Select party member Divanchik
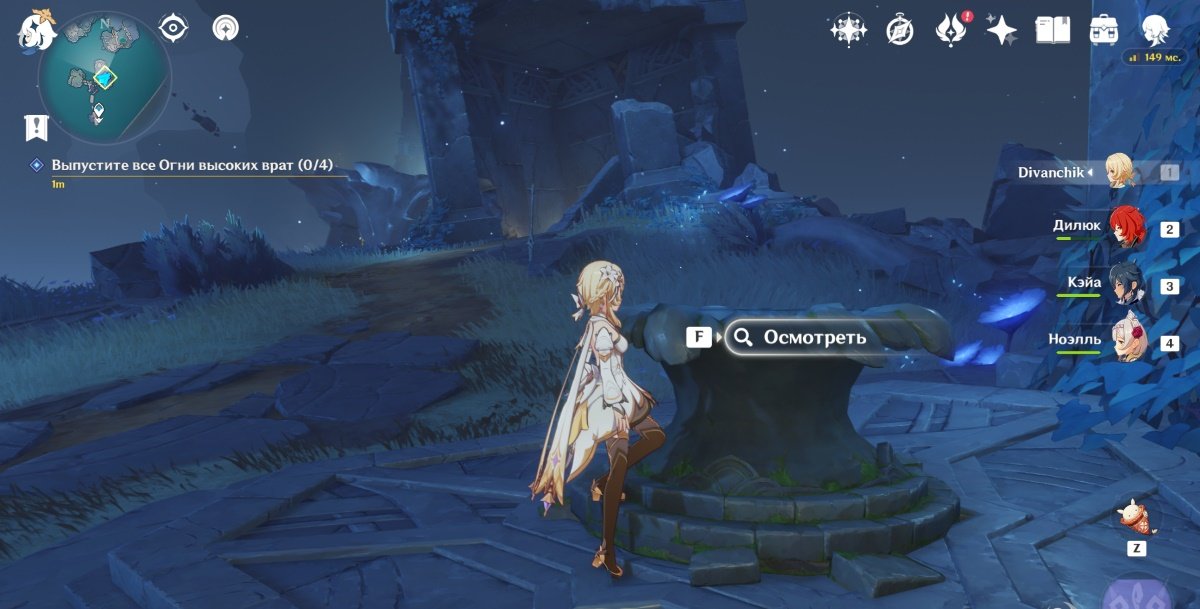Image resolution: width=1200 pixels, height=609 pixels. click(x=1122, y=172)
